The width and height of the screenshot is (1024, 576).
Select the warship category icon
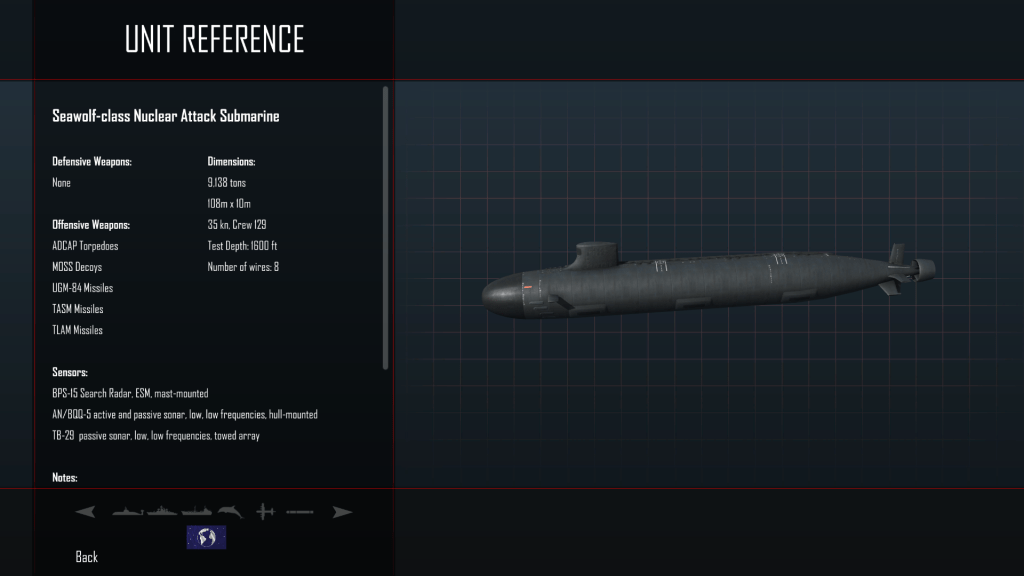click(x=162, y=512)
